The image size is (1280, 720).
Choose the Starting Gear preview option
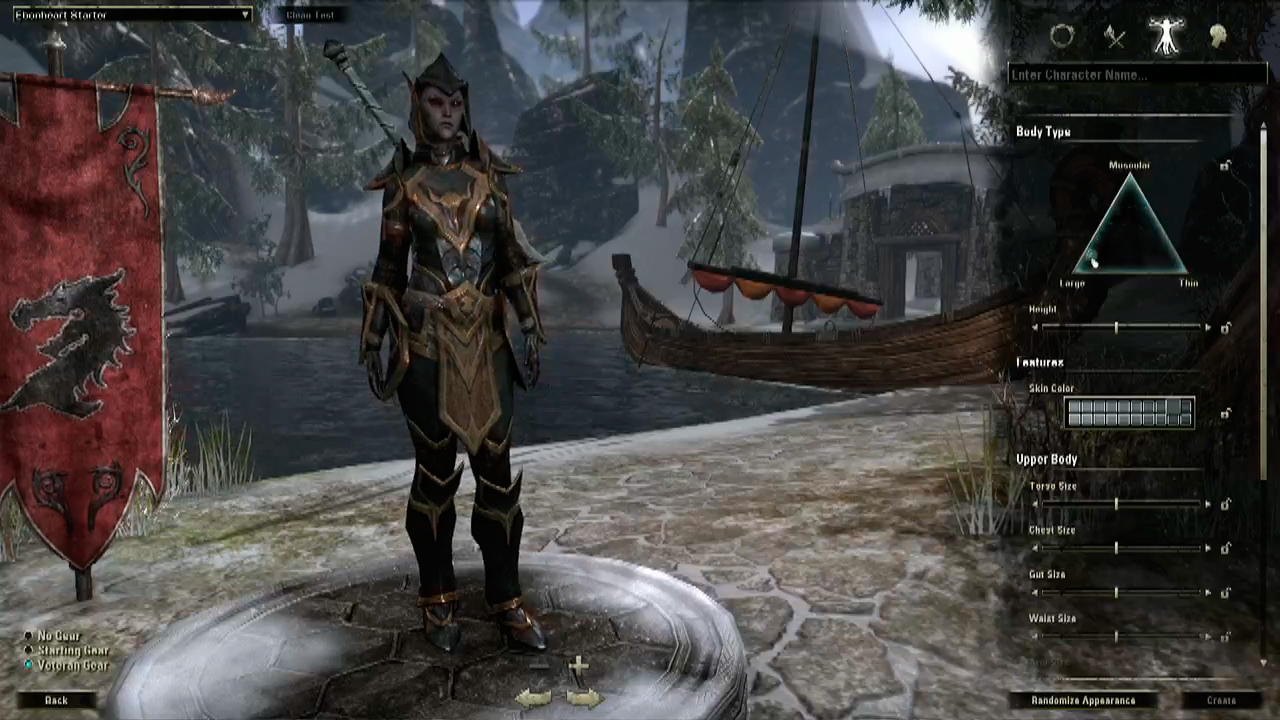click(29, 650)
